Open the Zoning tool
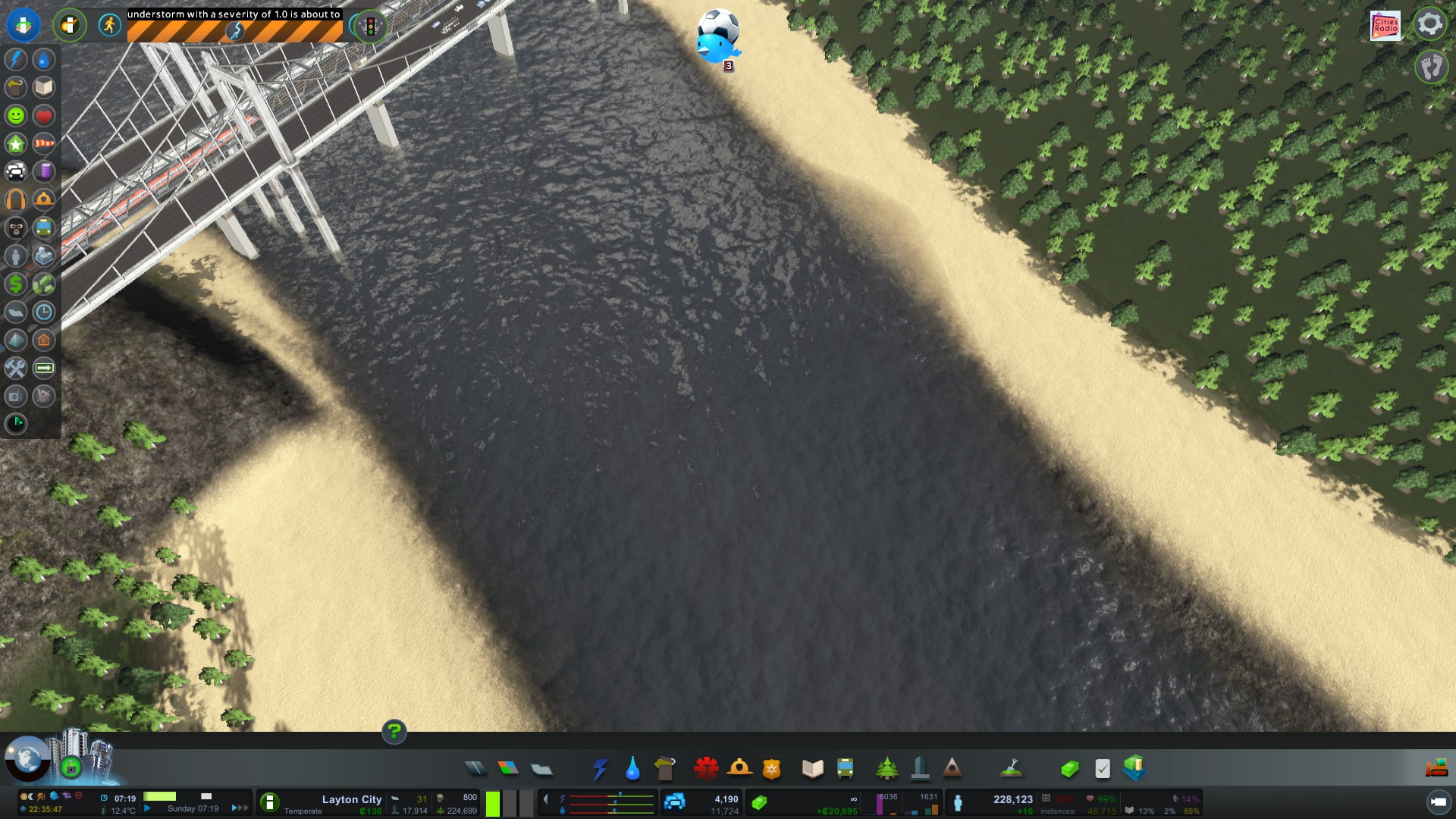 (x=508, y=769)
